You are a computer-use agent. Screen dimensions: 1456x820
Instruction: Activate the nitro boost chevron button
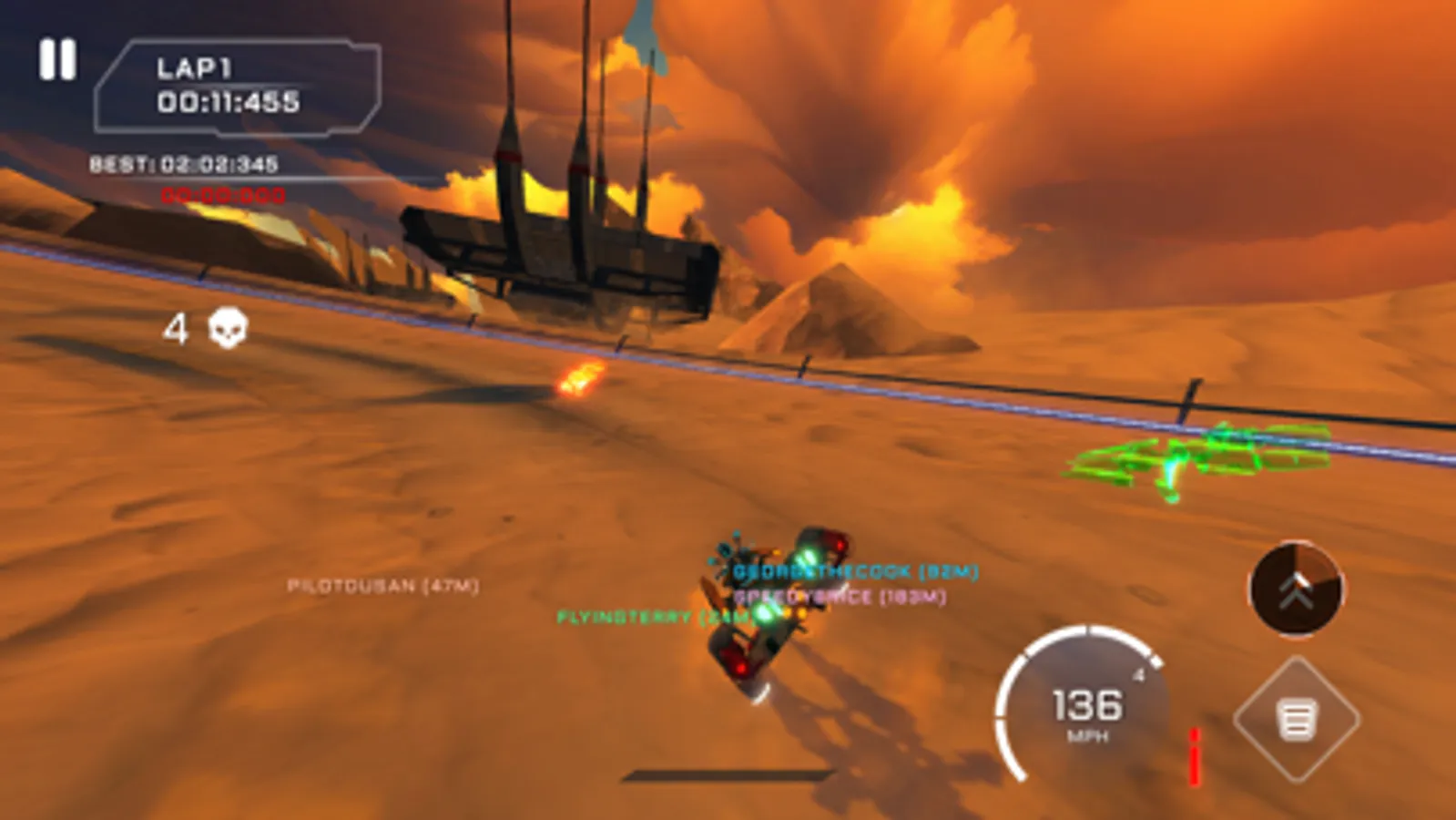1297,590
